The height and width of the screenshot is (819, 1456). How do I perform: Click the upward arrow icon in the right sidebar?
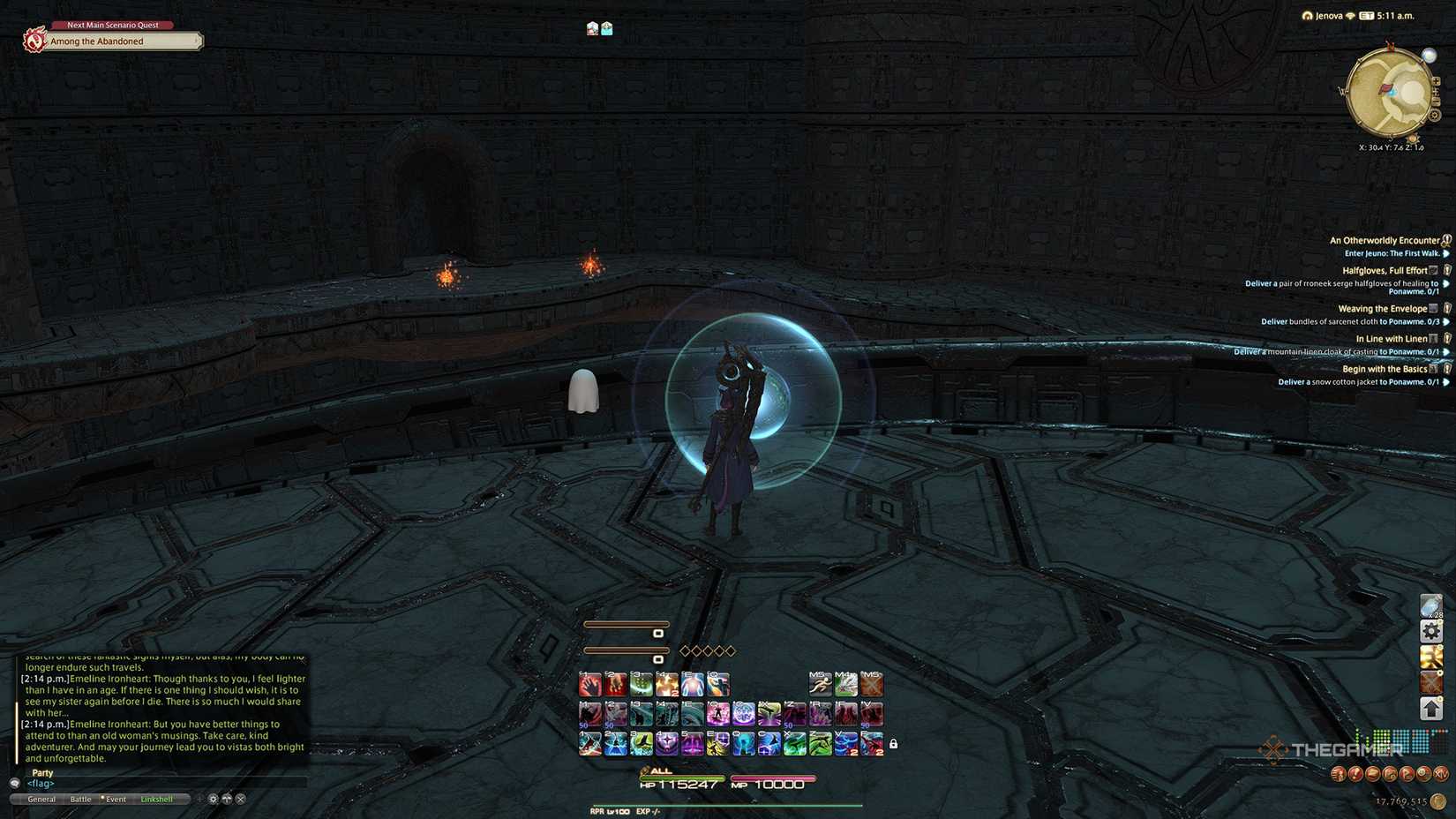1431,706
